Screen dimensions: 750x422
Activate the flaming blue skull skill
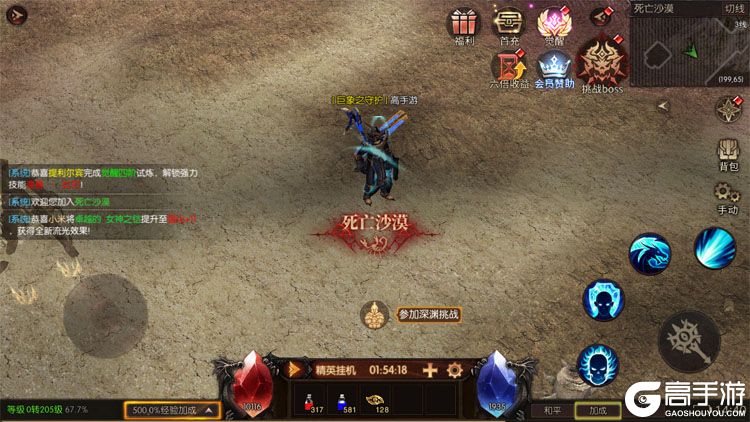tap(599, 364)
